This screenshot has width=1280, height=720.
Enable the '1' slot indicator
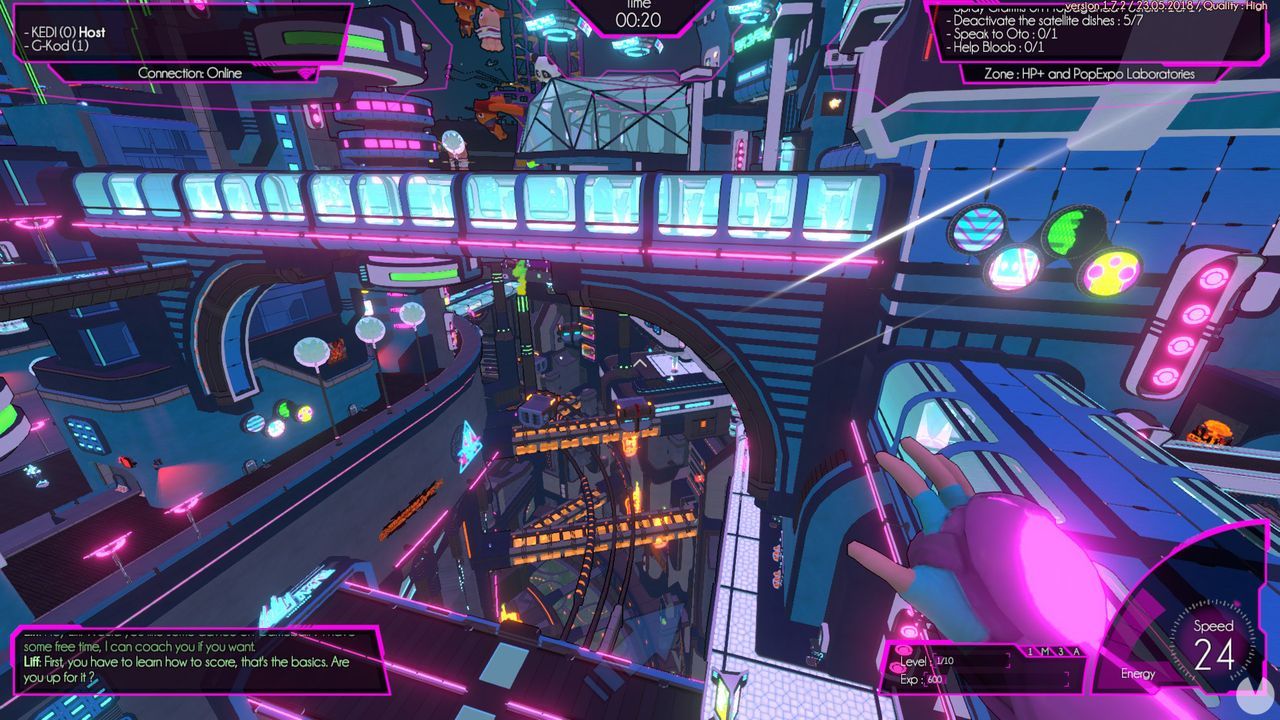[1030, 652]
